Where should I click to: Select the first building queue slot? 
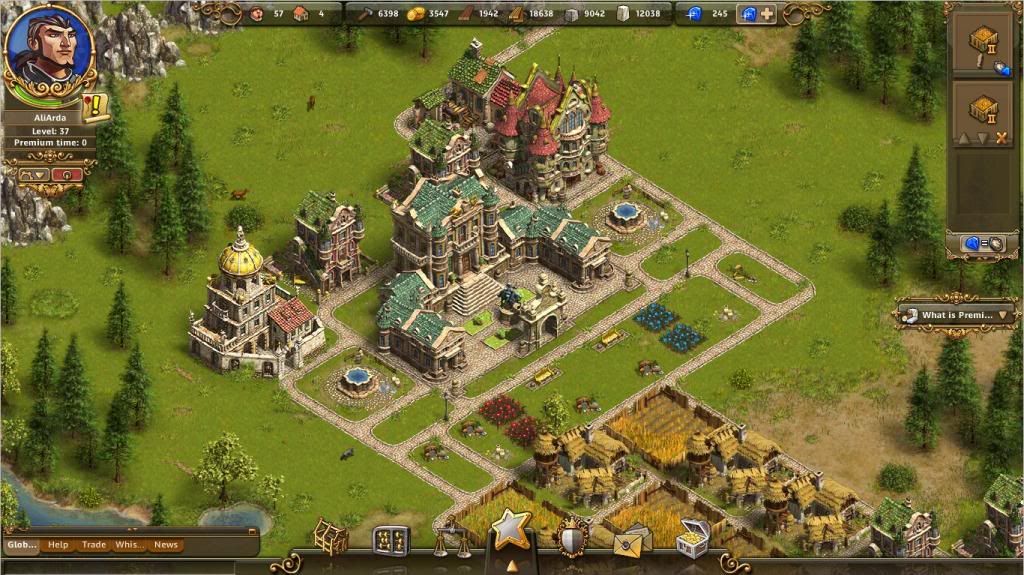[984, 44]
